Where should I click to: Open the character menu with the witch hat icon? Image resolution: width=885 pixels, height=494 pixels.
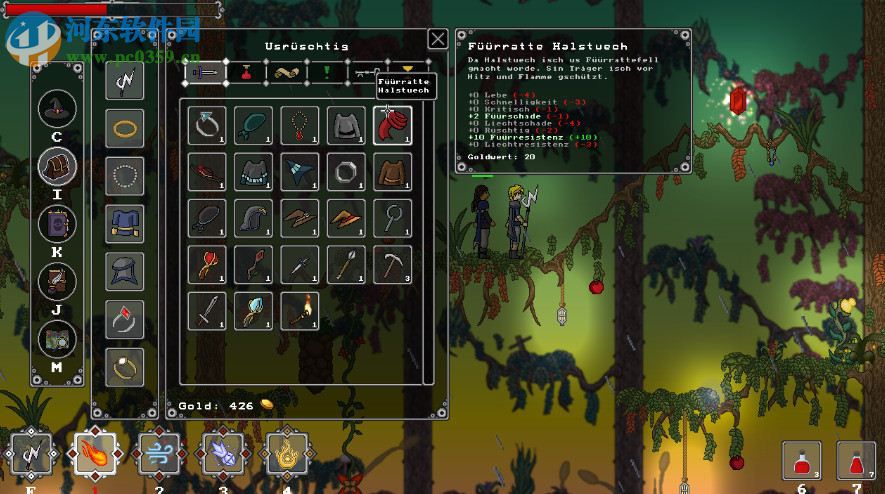pyautogui.click(x=56, y=110)
